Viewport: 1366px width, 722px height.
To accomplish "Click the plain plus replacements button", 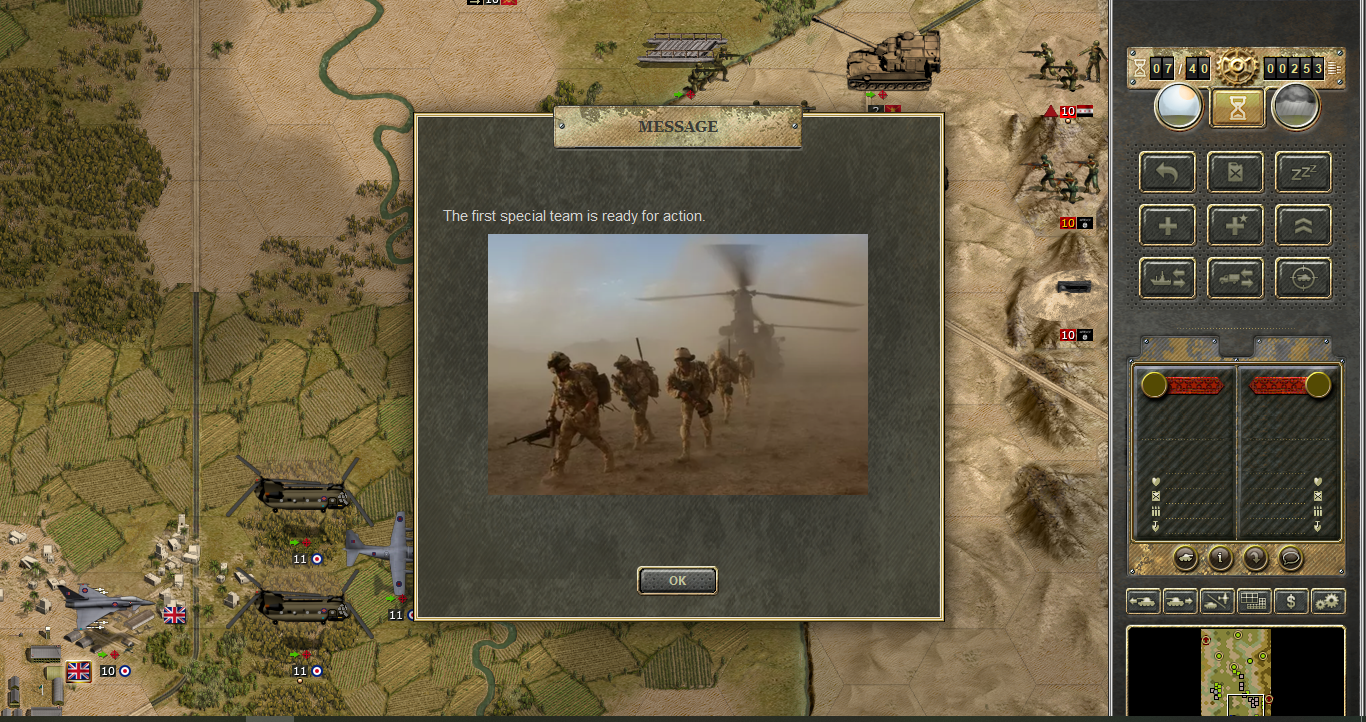I will click(x=1167, y=226).
